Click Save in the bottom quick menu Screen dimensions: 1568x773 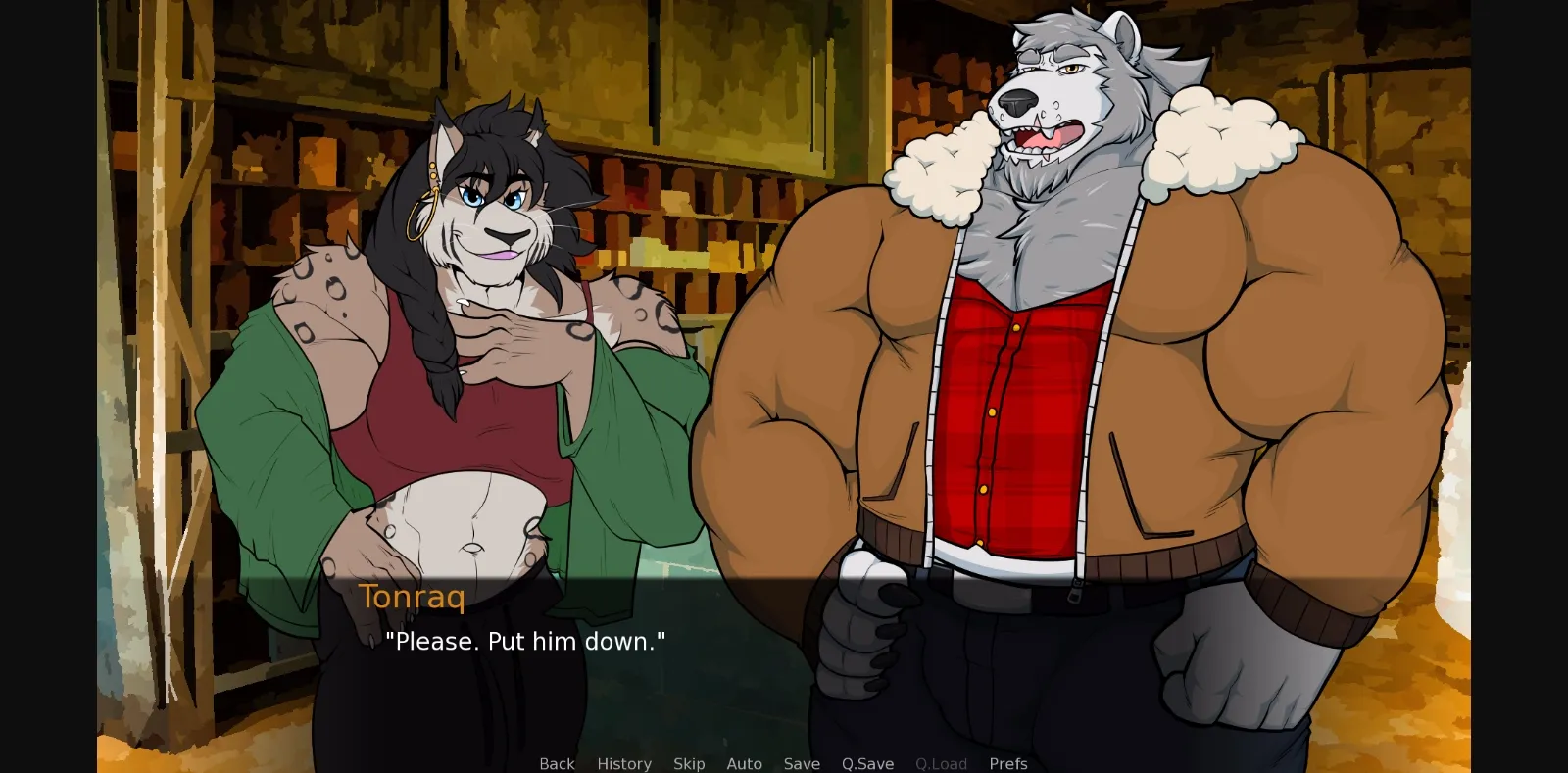(x=802, y=763)
